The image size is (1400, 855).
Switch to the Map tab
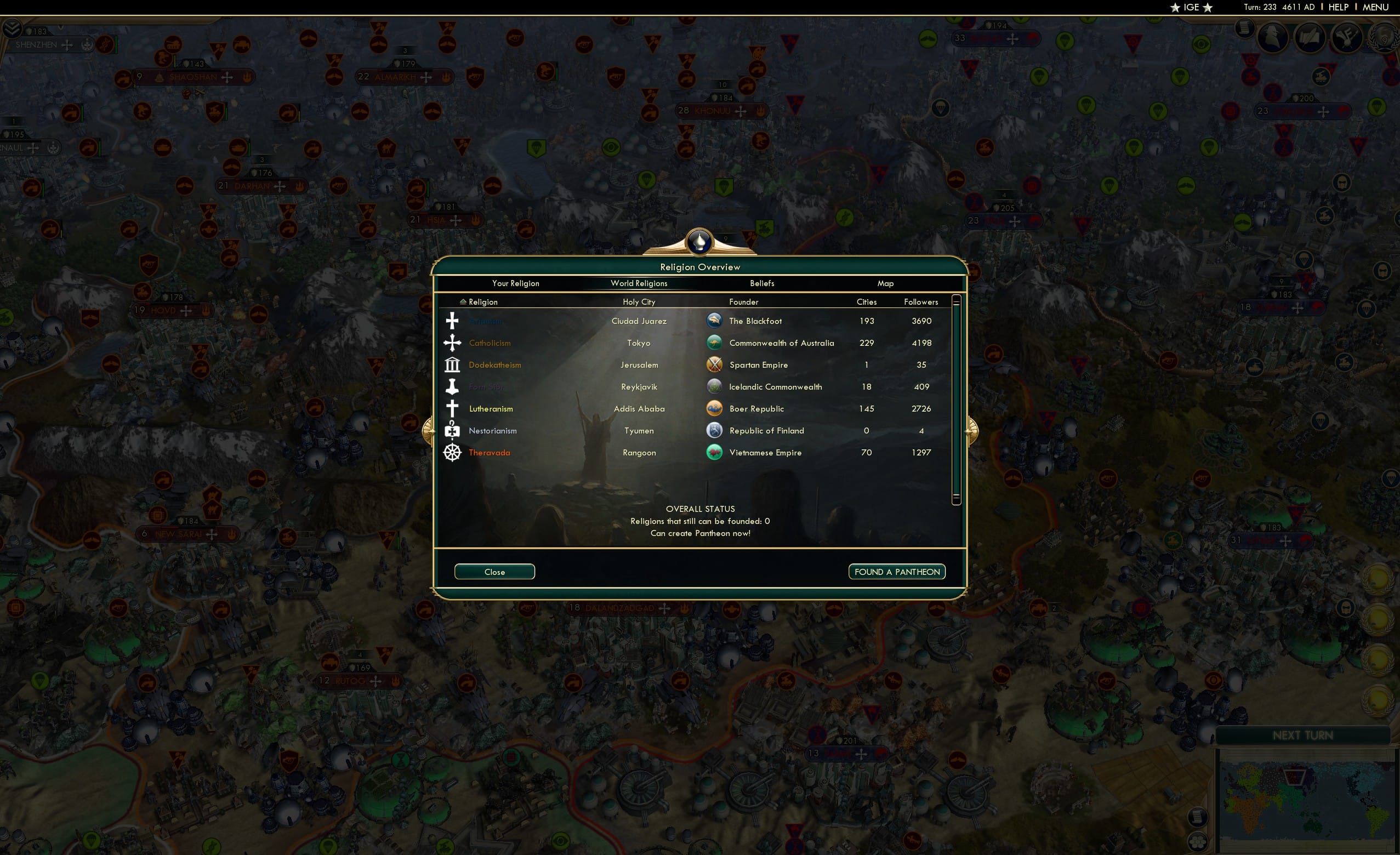tap(885, 283)
